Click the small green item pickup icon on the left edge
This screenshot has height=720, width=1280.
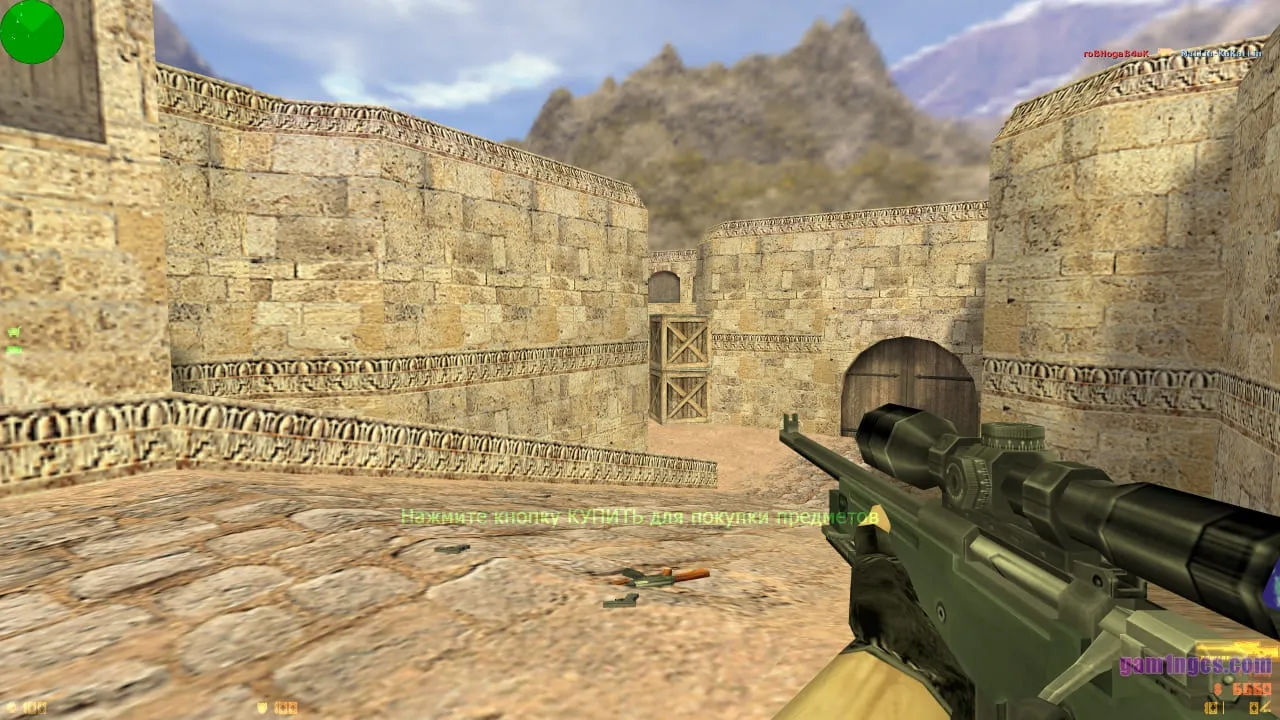(14, 333)
